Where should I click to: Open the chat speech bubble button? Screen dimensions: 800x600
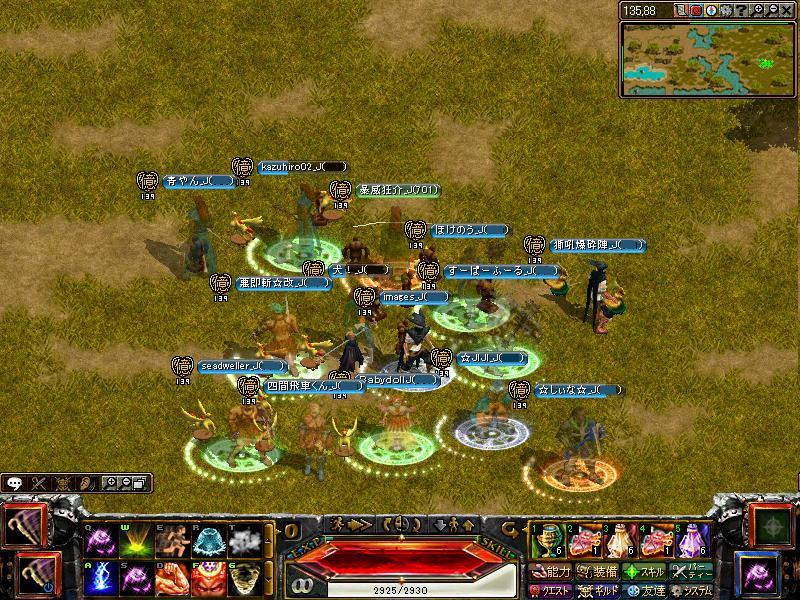coord(14,483)
